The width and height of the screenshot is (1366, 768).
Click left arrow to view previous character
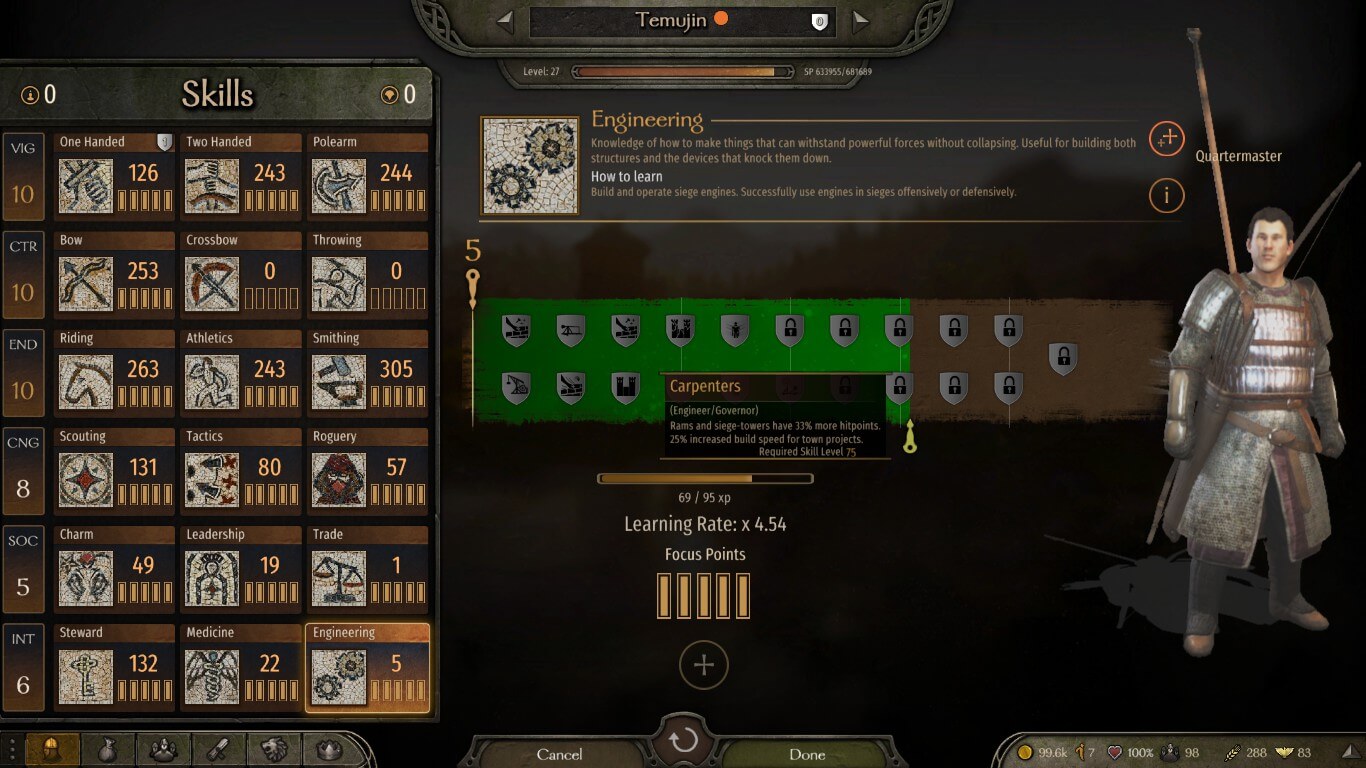[x=507, y=20]
